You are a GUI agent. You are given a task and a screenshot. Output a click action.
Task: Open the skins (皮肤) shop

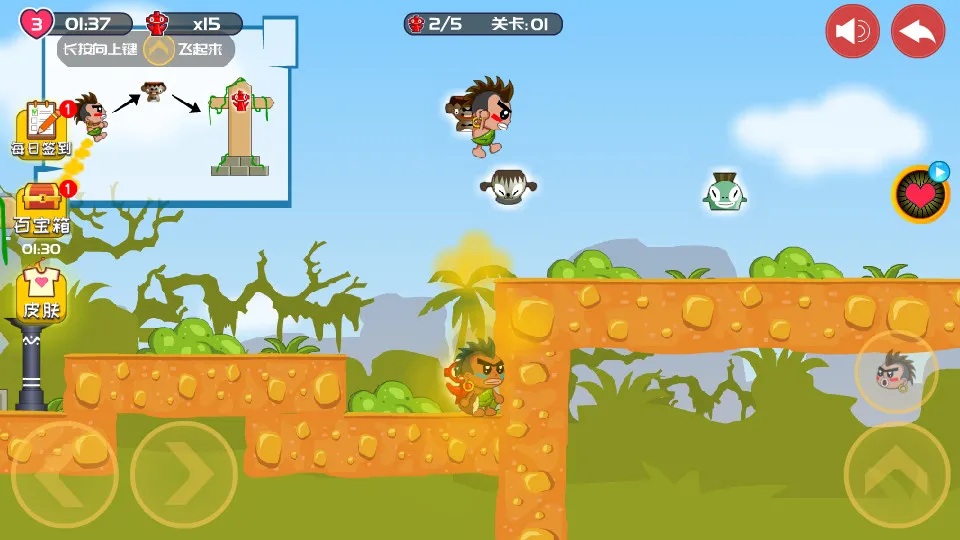(42, 290)
